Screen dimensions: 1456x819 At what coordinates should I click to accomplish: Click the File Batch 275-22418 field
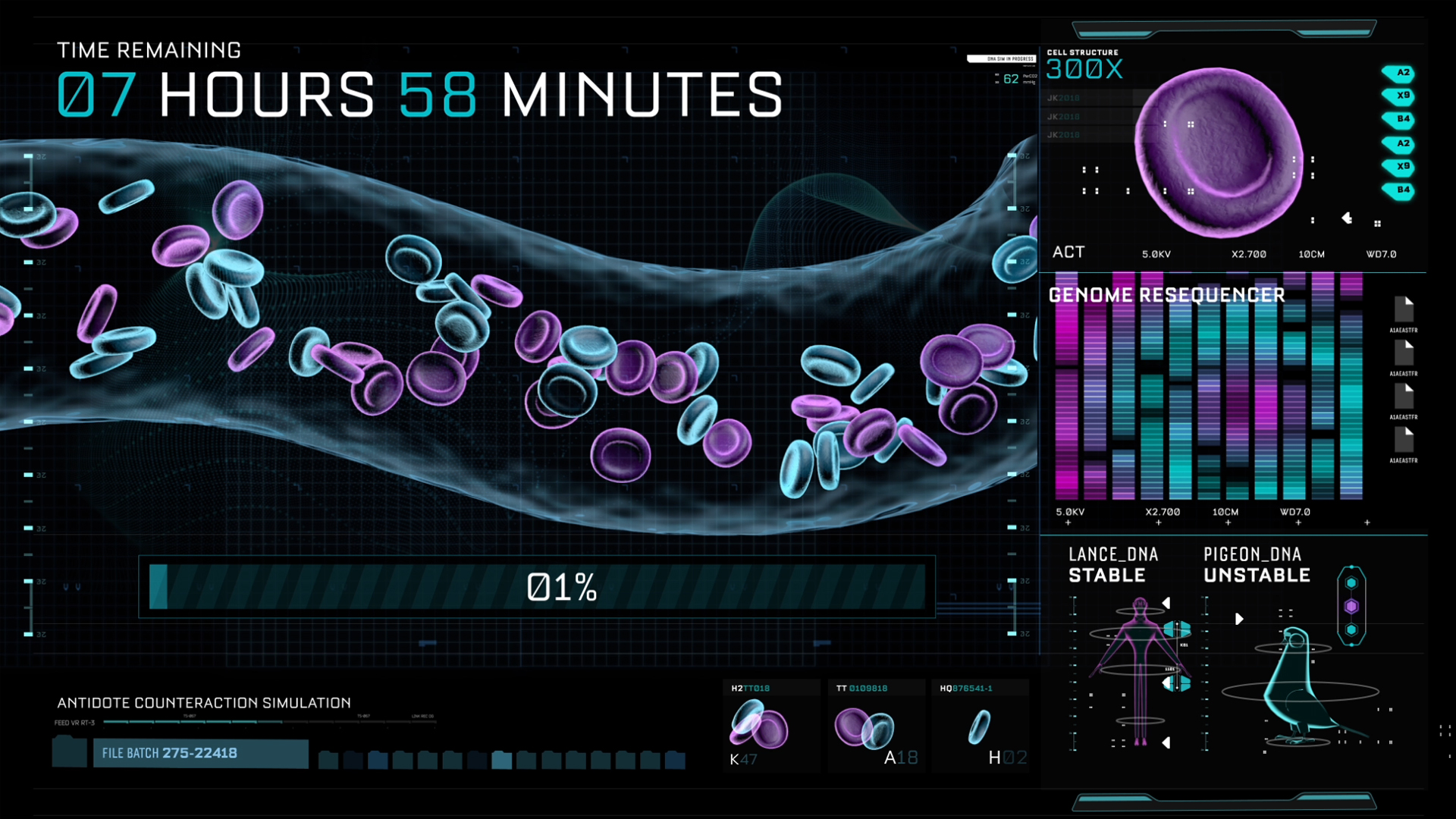pyautogui.click(x=200, y=753)
